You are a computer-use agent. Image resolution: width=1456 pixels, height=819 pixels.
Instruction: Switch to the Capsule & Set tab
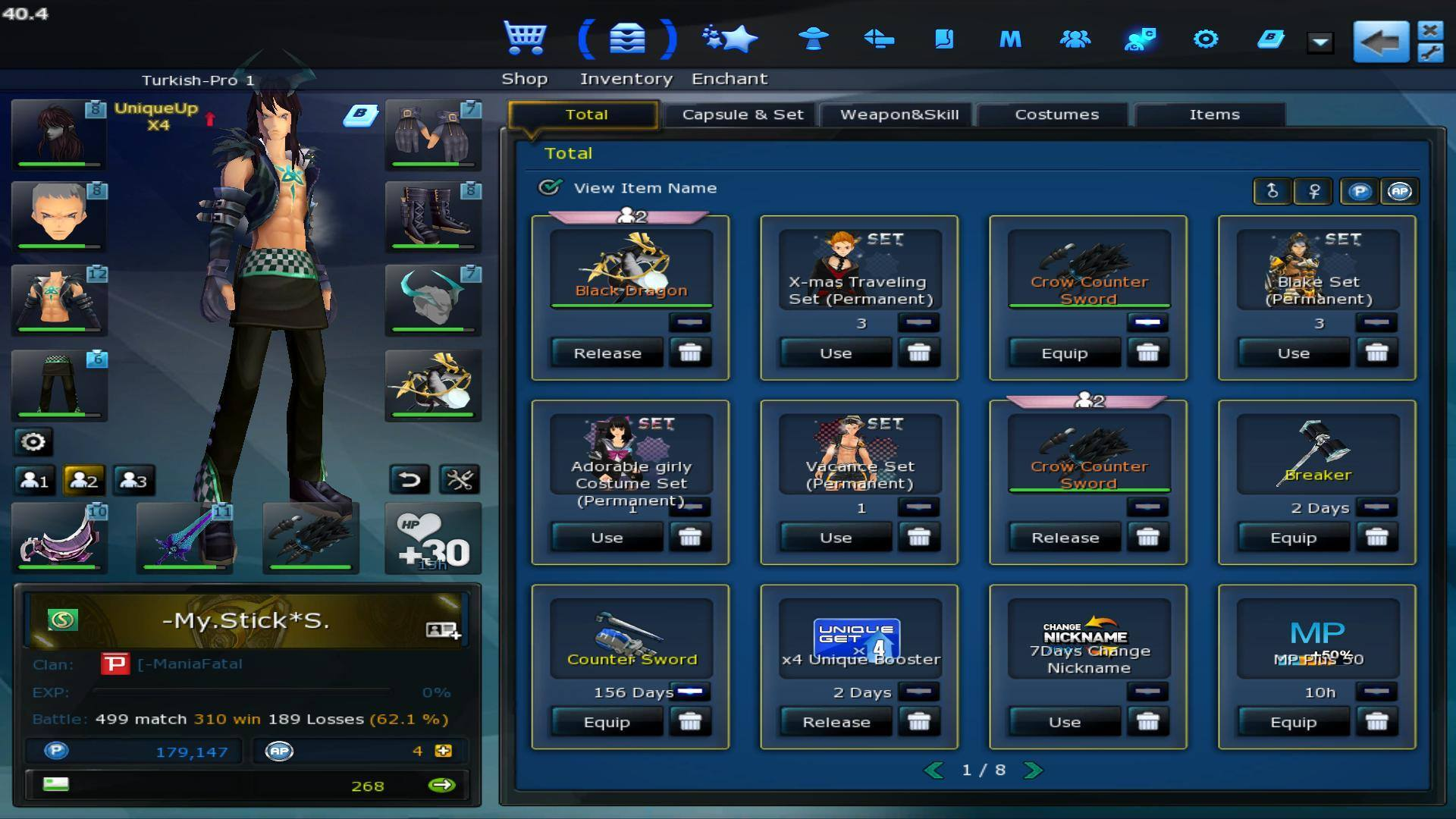coord(742,115)
